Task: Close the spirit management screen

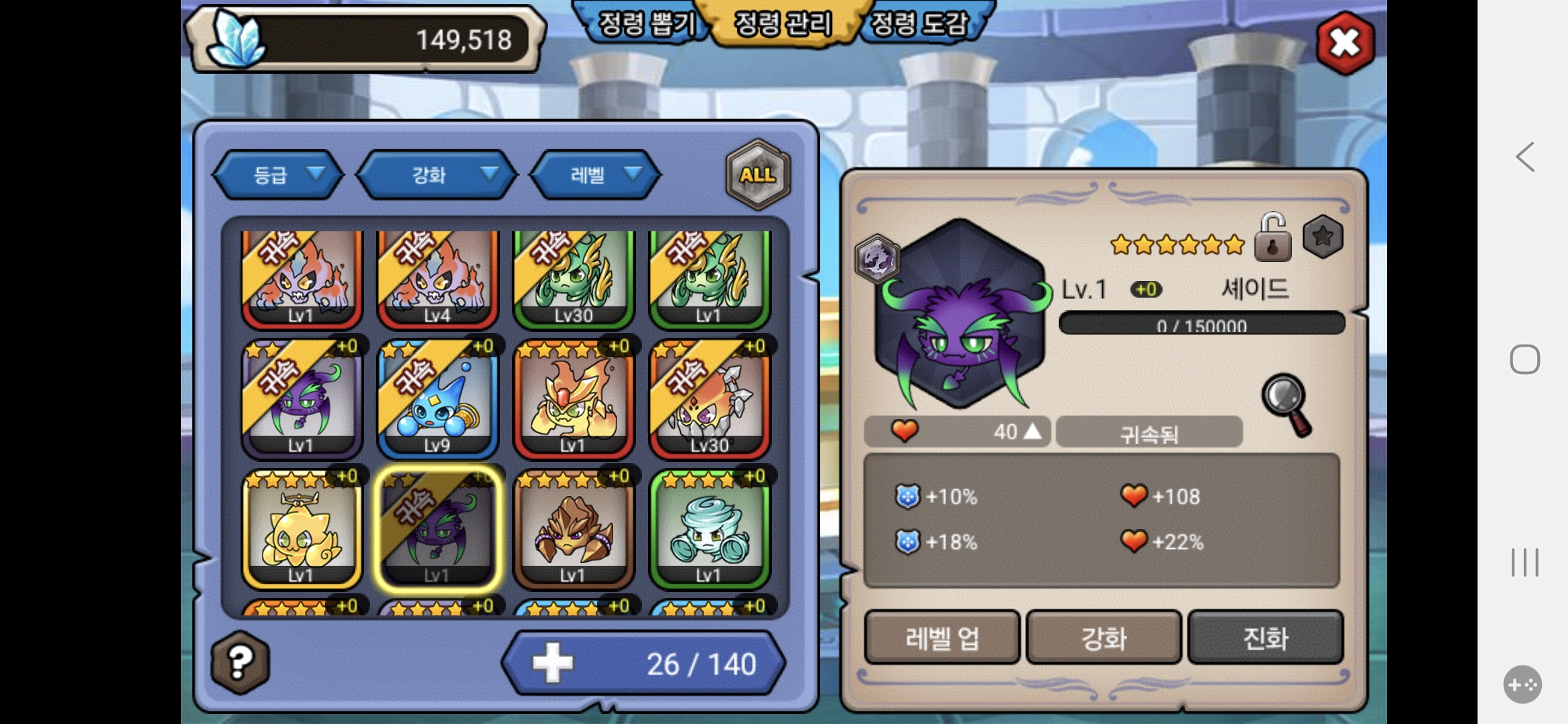Action: click(x=1344, y=43)
